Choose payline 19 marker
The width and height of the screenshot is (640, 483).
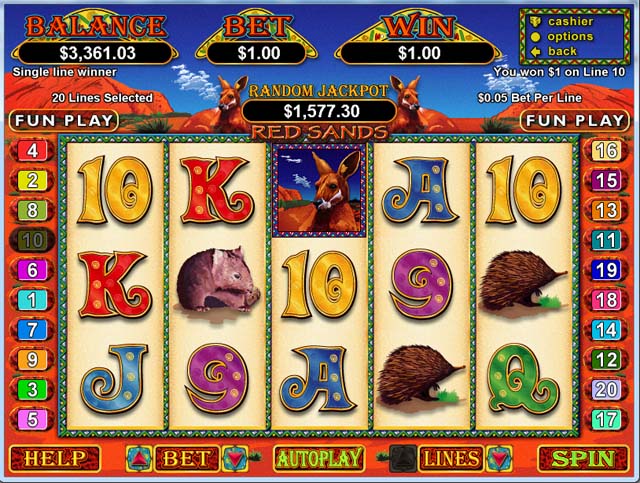pyautogui.click(x=606, y=270)
